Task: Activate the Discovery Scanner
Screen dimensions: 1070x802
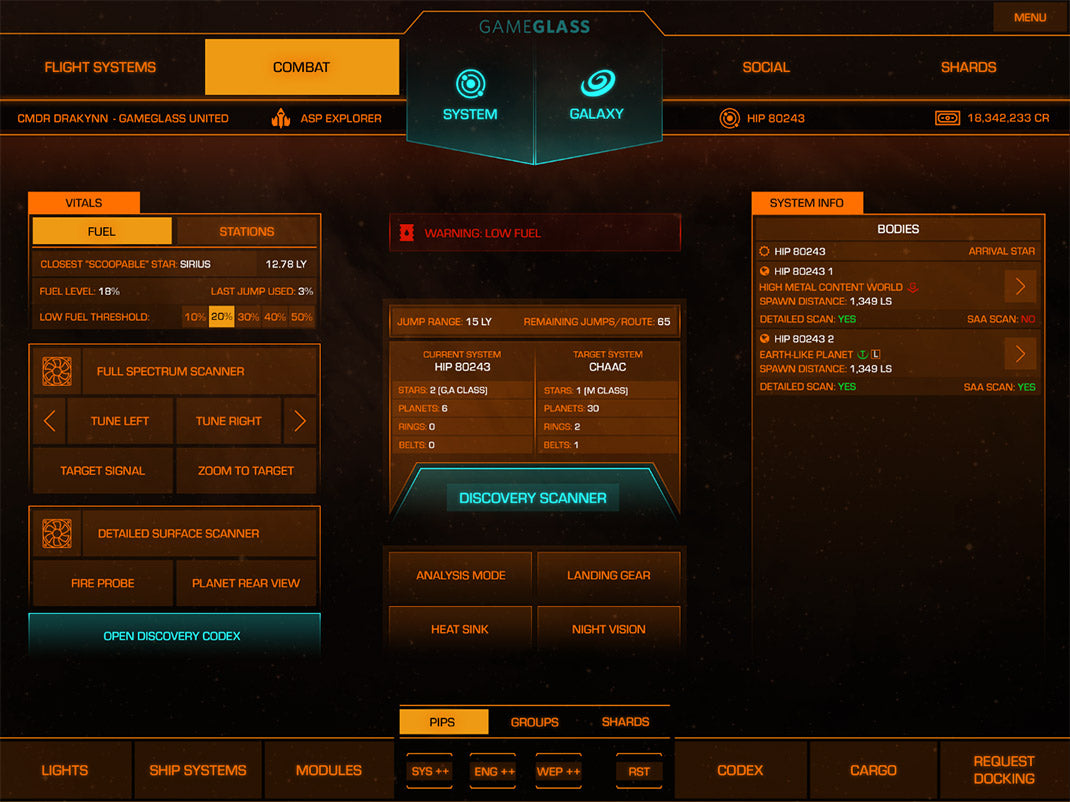Action: [532, 498]
